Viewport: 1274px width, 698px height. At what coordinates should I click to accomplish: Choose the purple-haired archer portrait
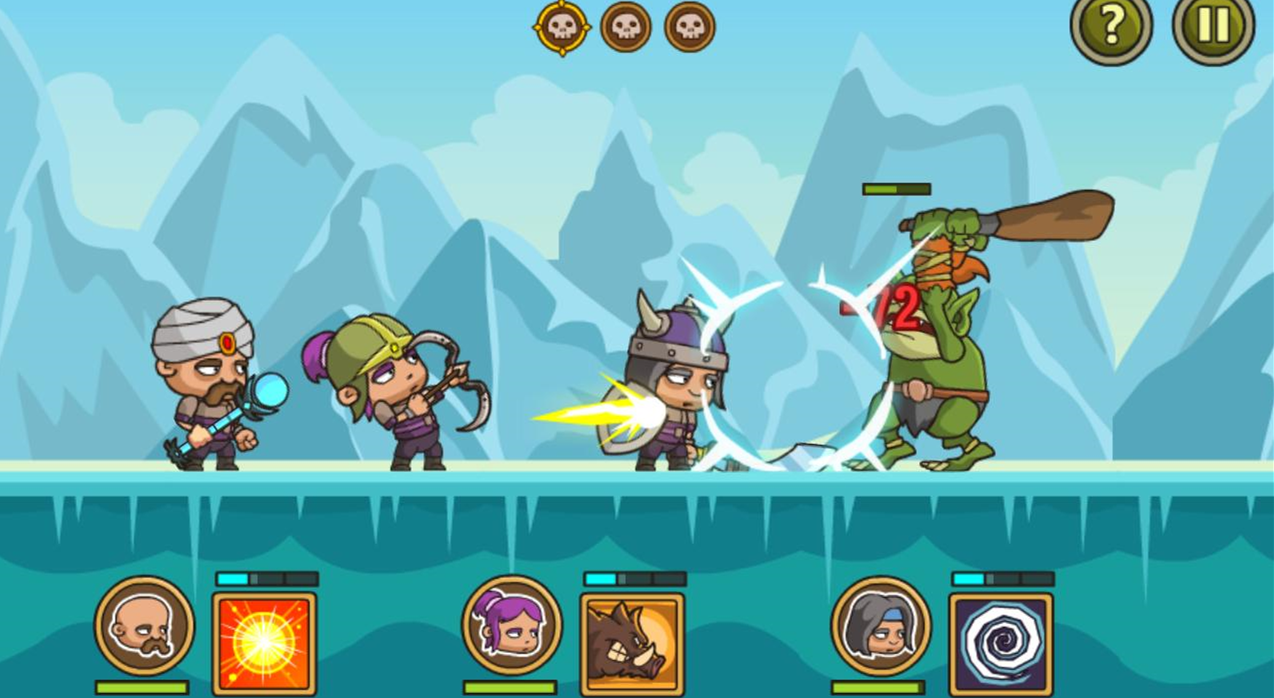click(x=511, y=625)
